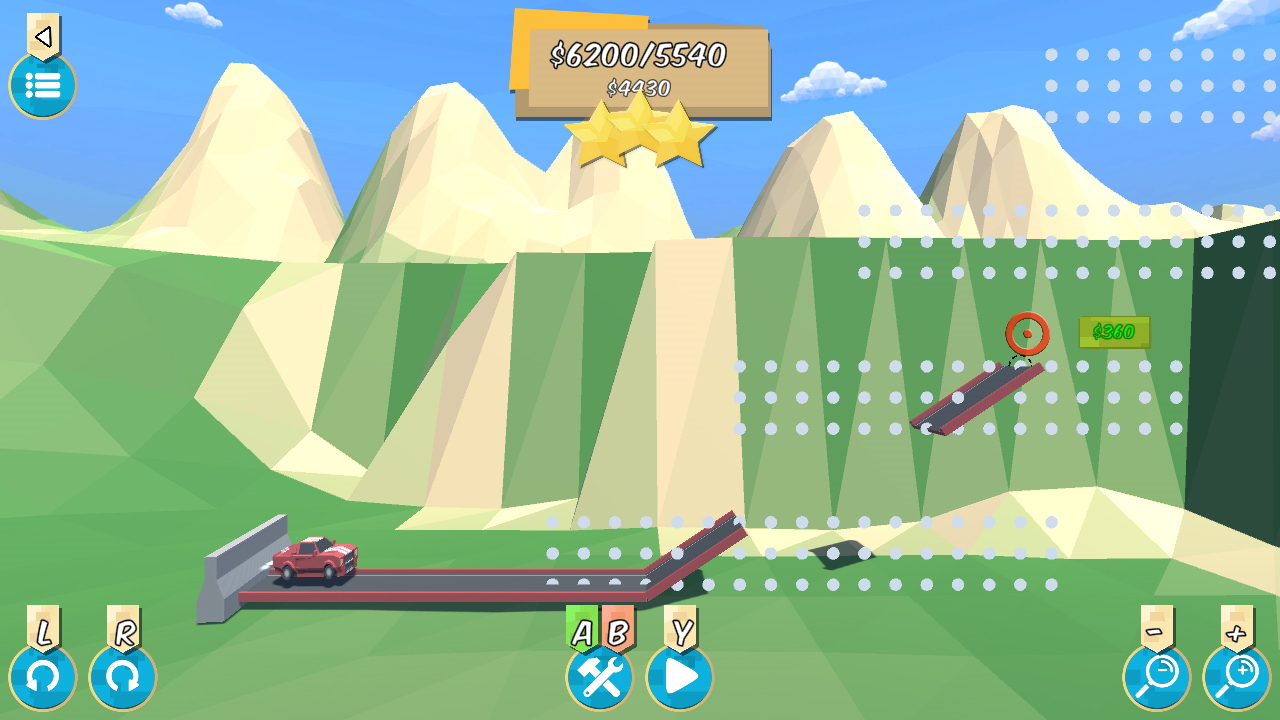Viewport: 1280px width, 720px height.
Task: Click the back arrow in top-left corner
Action: click(41, 36)
